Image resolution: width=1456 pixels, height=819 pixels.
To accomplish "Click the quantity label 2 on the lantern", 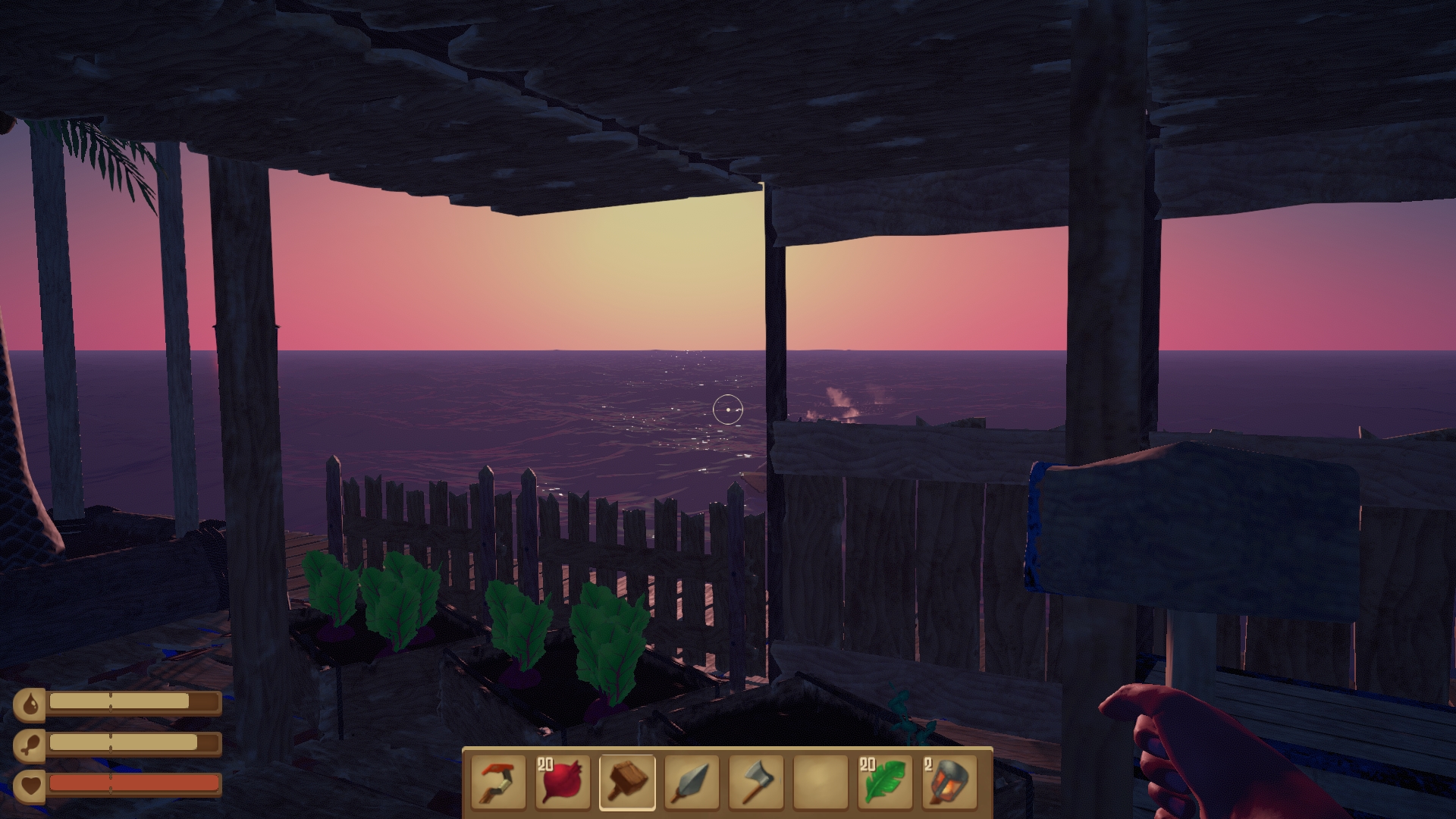I will [x=929, y=764].
